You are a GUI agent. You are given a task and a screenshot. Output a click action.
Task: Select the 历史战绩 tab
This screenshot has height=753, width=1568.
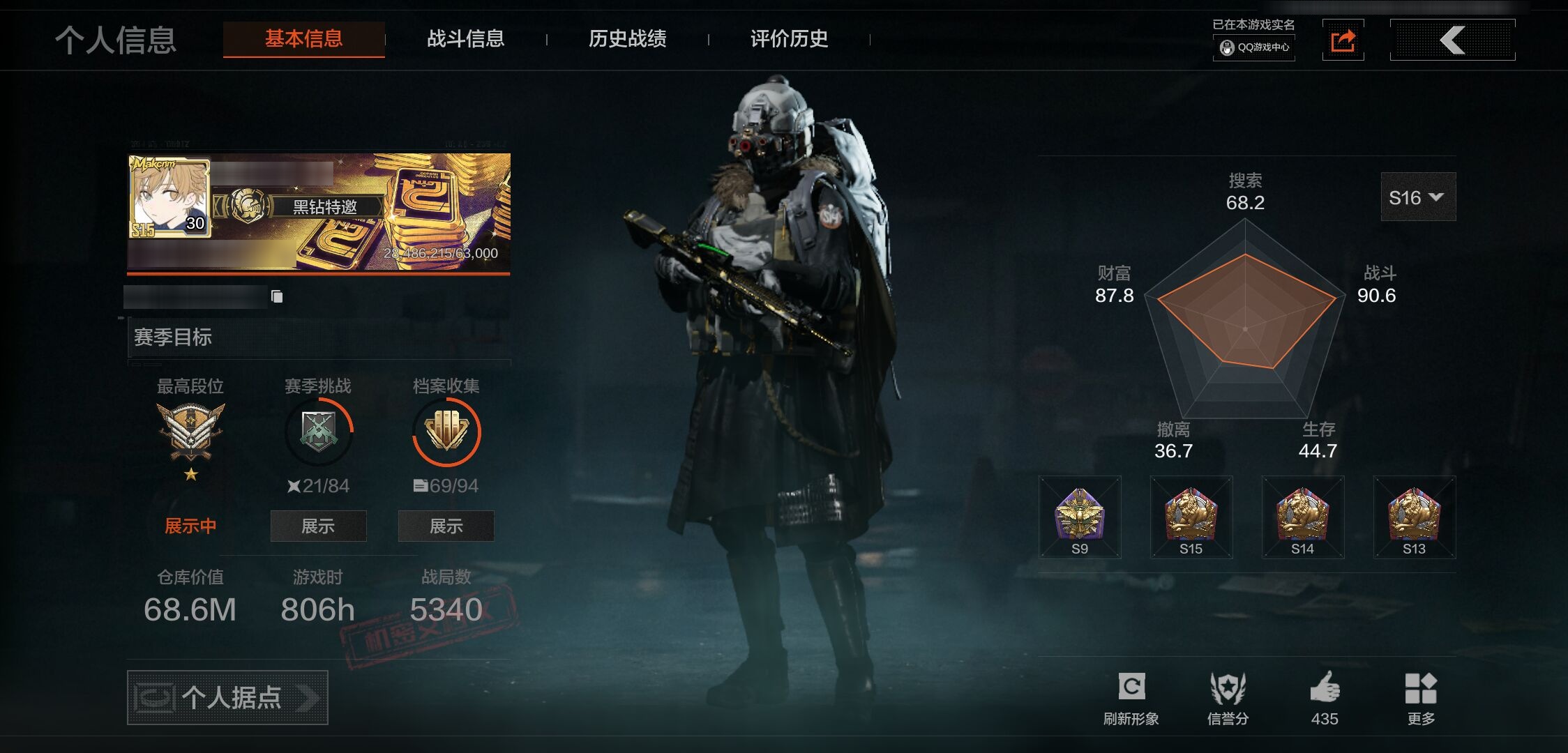tap(627, 39)
